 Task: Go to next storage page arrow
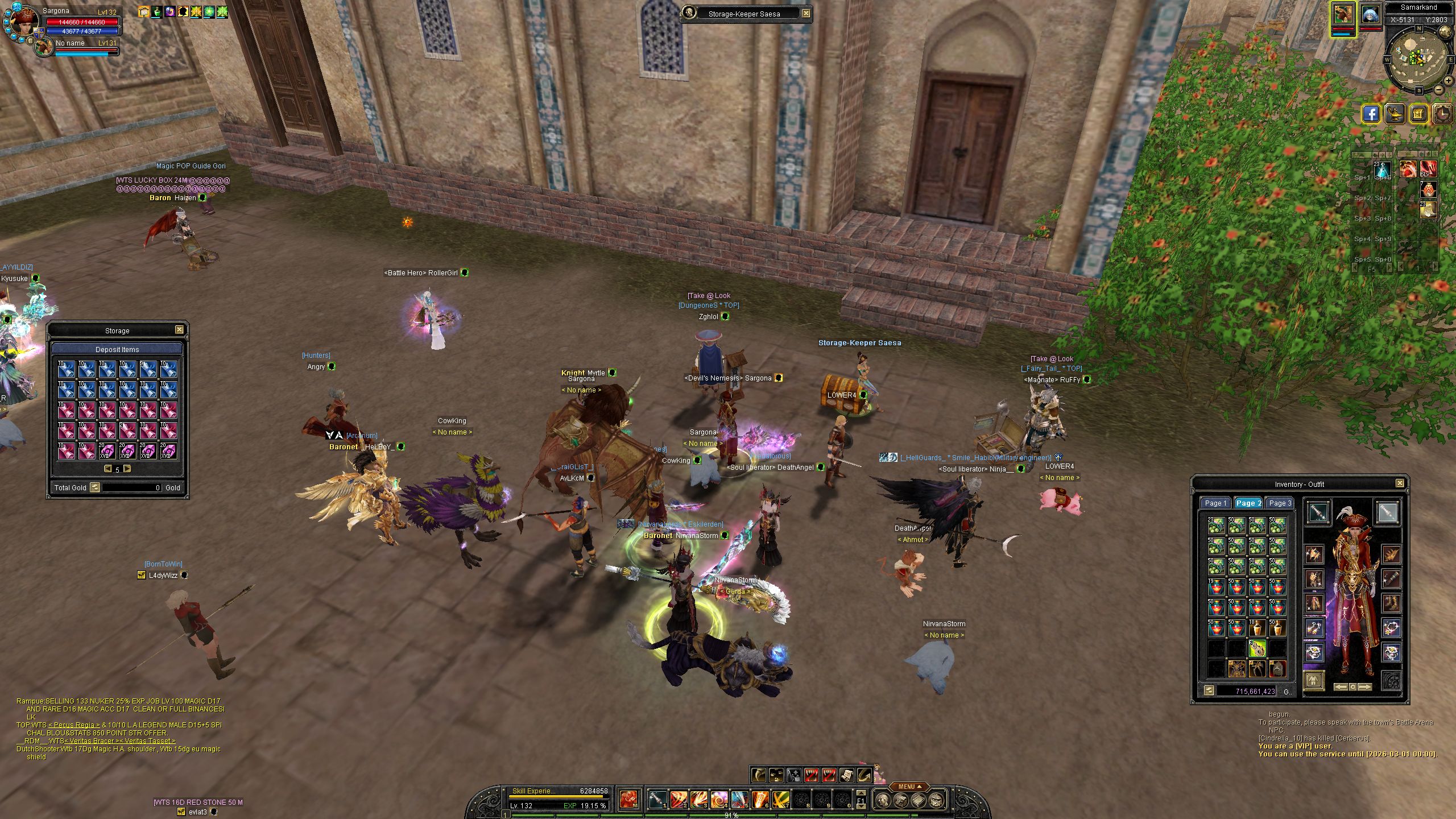pyautogui.click(x=127, y=469)
